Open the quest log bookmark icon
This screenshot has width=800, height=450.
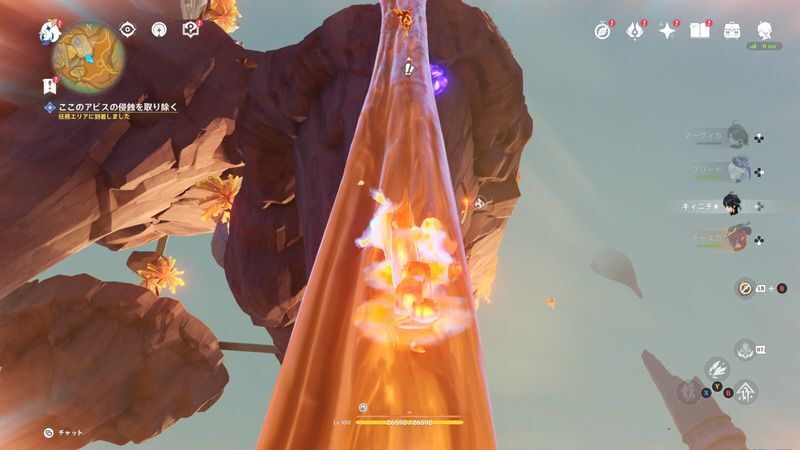pos(49,86)
